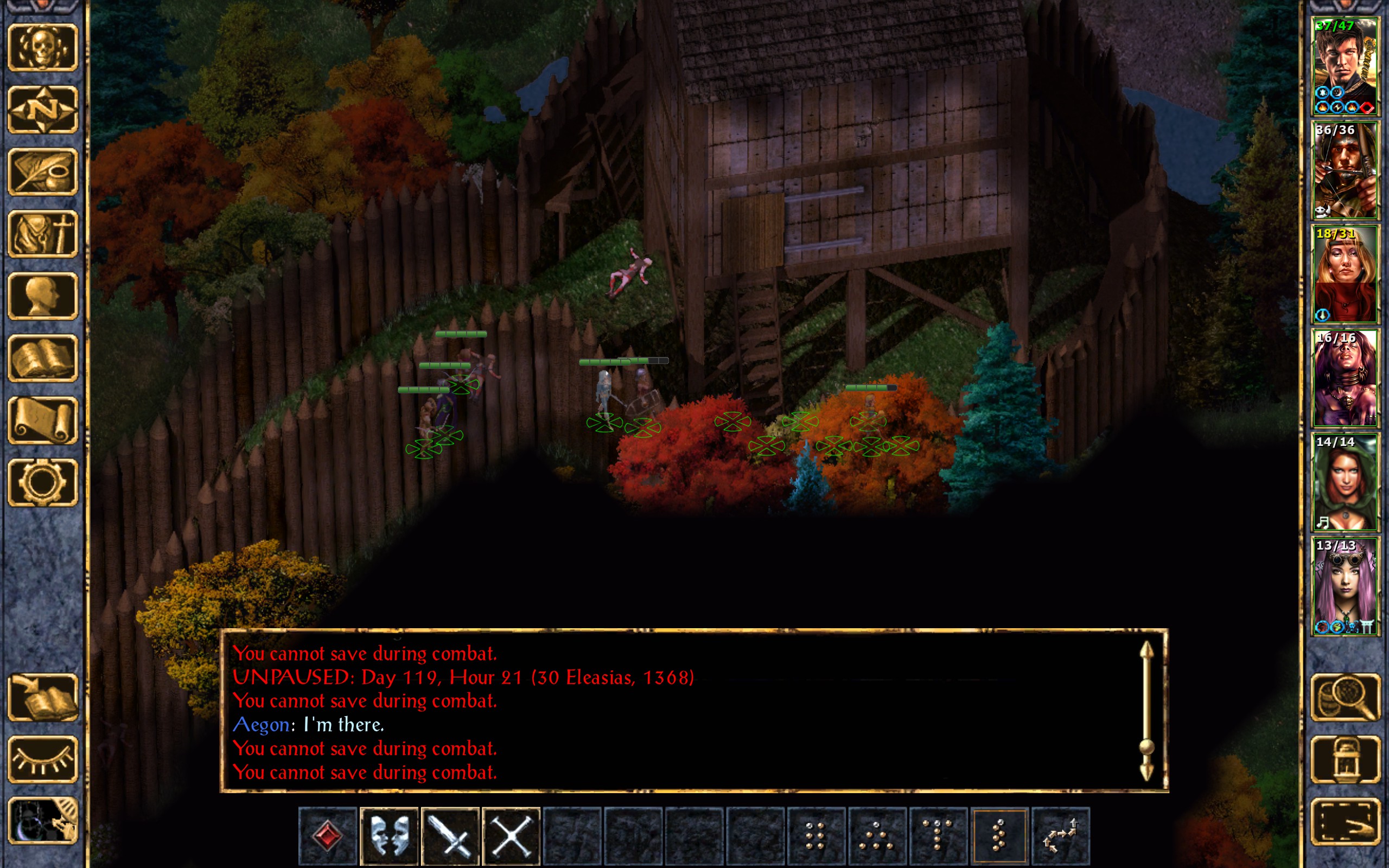Open the journal quill button
1389x868 pixels.
[x=42, y=171]
